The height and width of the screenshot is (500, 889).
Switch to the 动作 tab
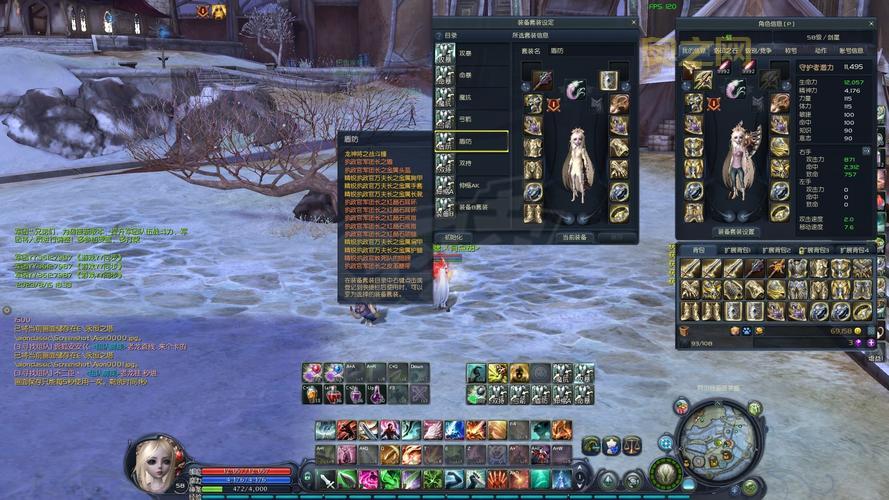click(820, 50)
